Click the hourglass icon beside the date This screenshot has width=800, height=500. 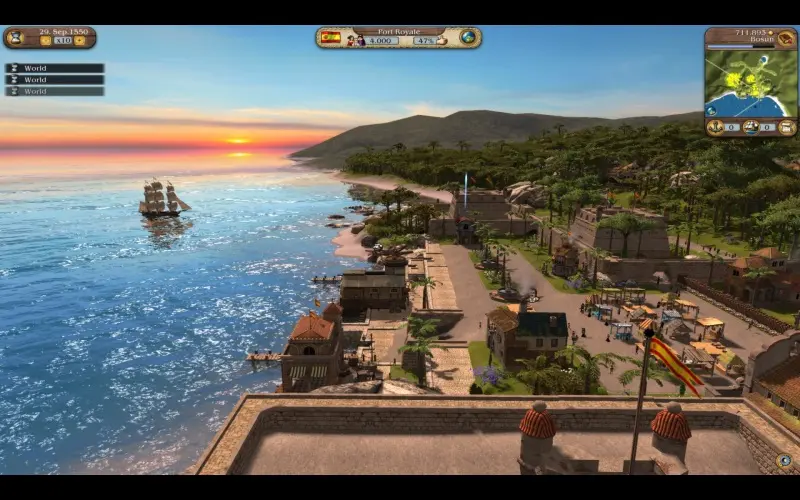click(15, 38)
